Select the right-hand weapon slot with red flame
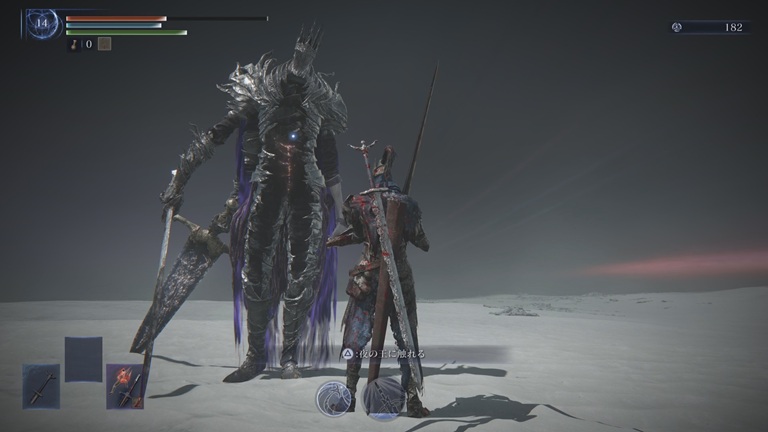768x432 pixels. coord(125,386)
